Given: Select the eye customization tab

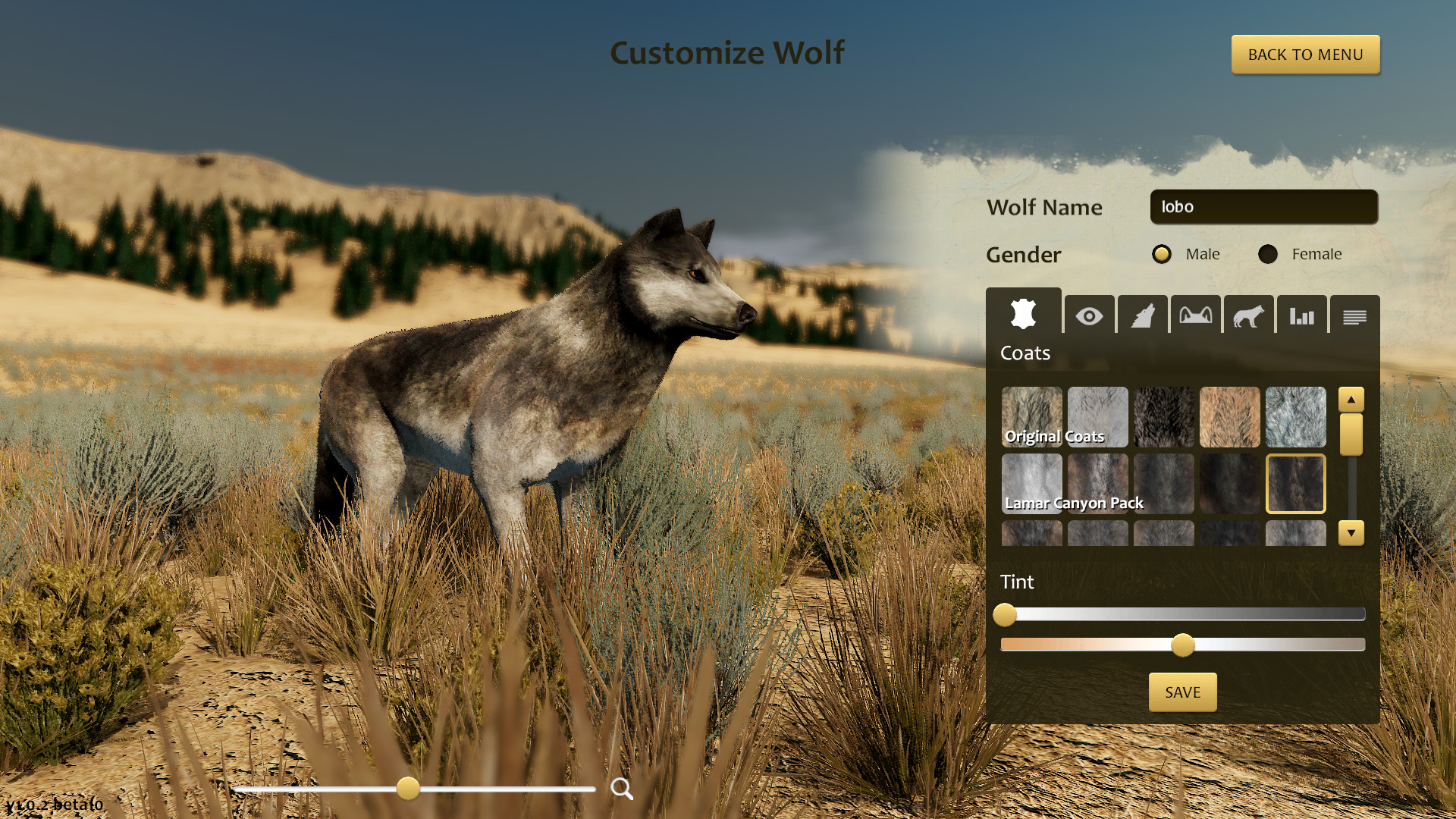Looking at the screenshot, I should click(1089, 316).
